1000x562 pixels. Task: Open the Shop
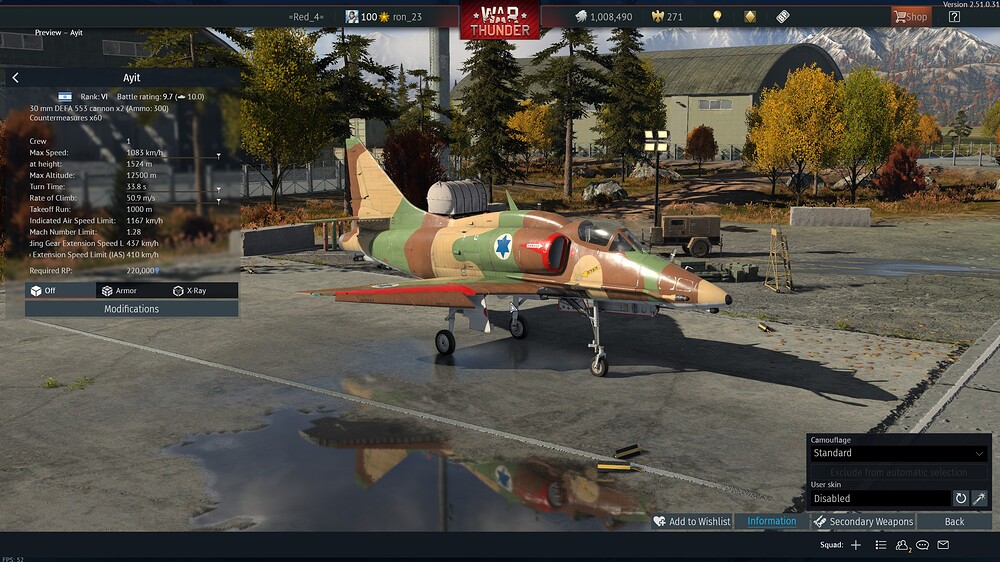910,16
